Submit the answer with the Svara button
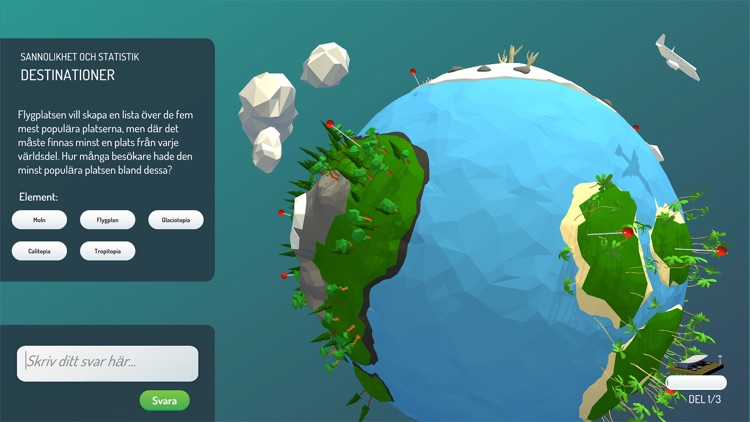This screenshot has height=422, width=750. pyautogui.click(x=164, y=401)
